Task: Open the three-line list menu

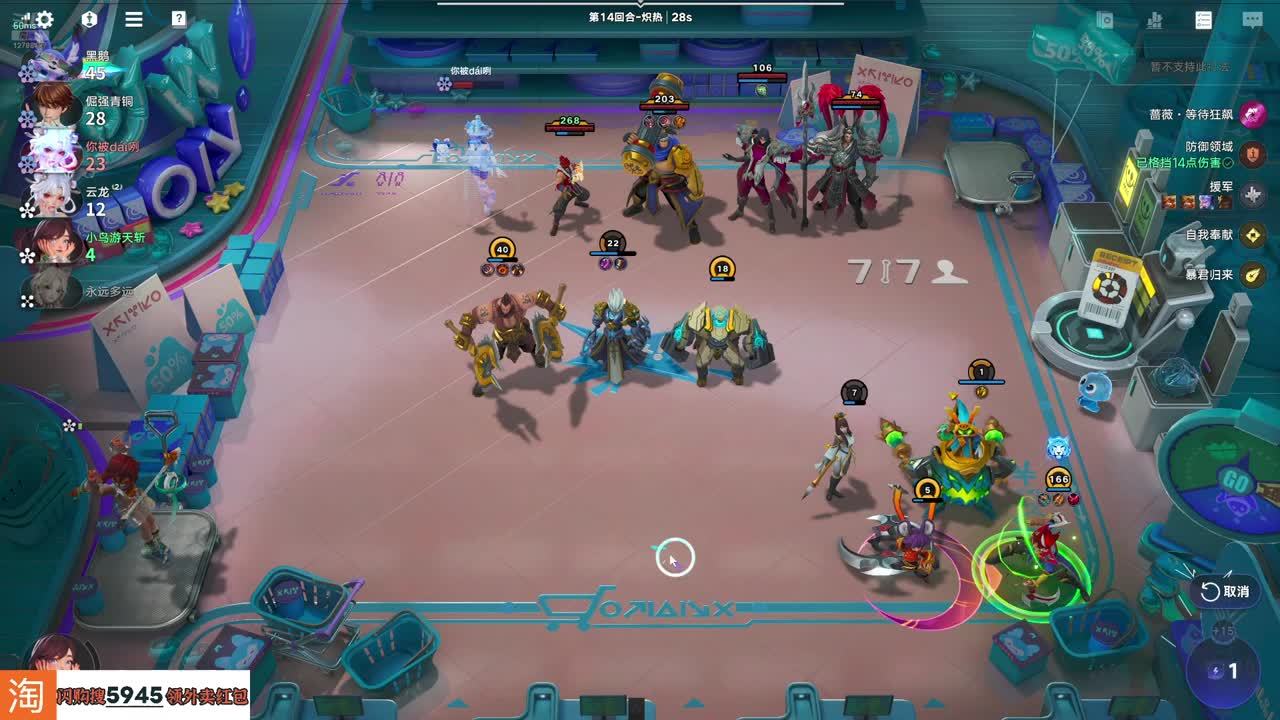Action: 134,19
